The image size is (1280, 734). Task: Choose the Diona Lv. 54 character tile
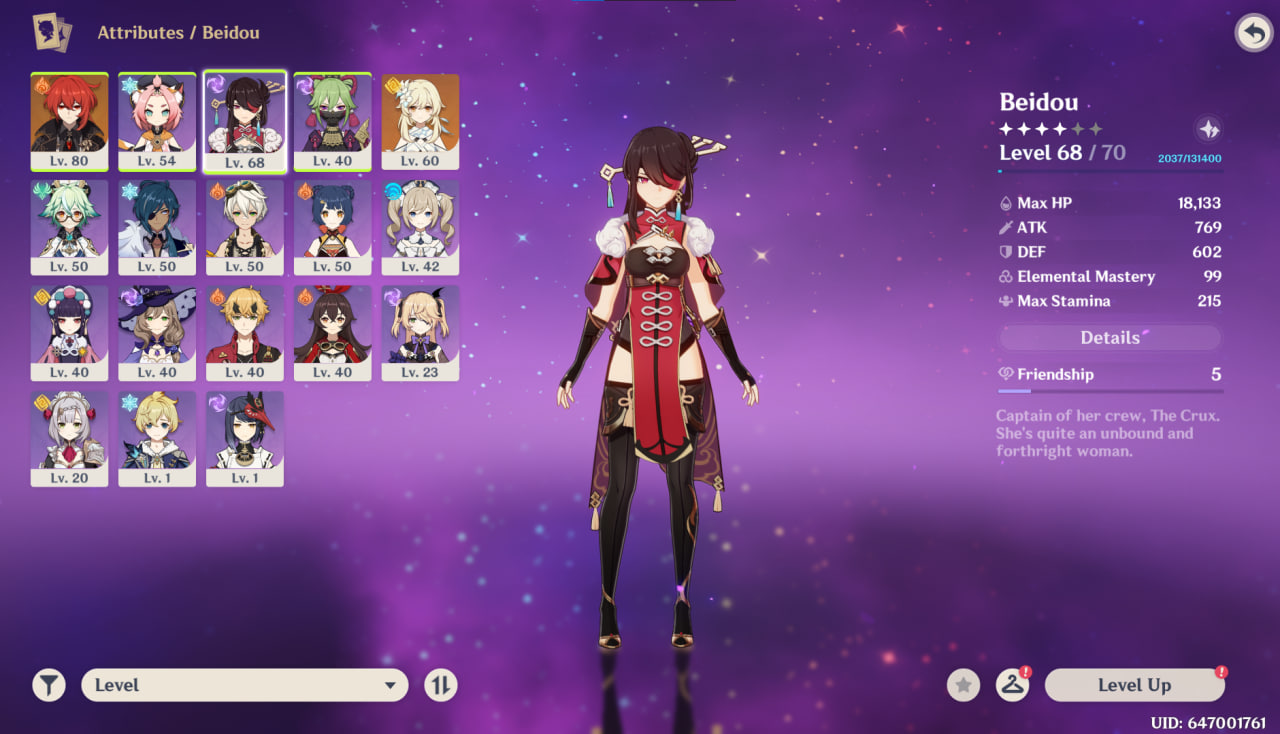coord(157,121)
